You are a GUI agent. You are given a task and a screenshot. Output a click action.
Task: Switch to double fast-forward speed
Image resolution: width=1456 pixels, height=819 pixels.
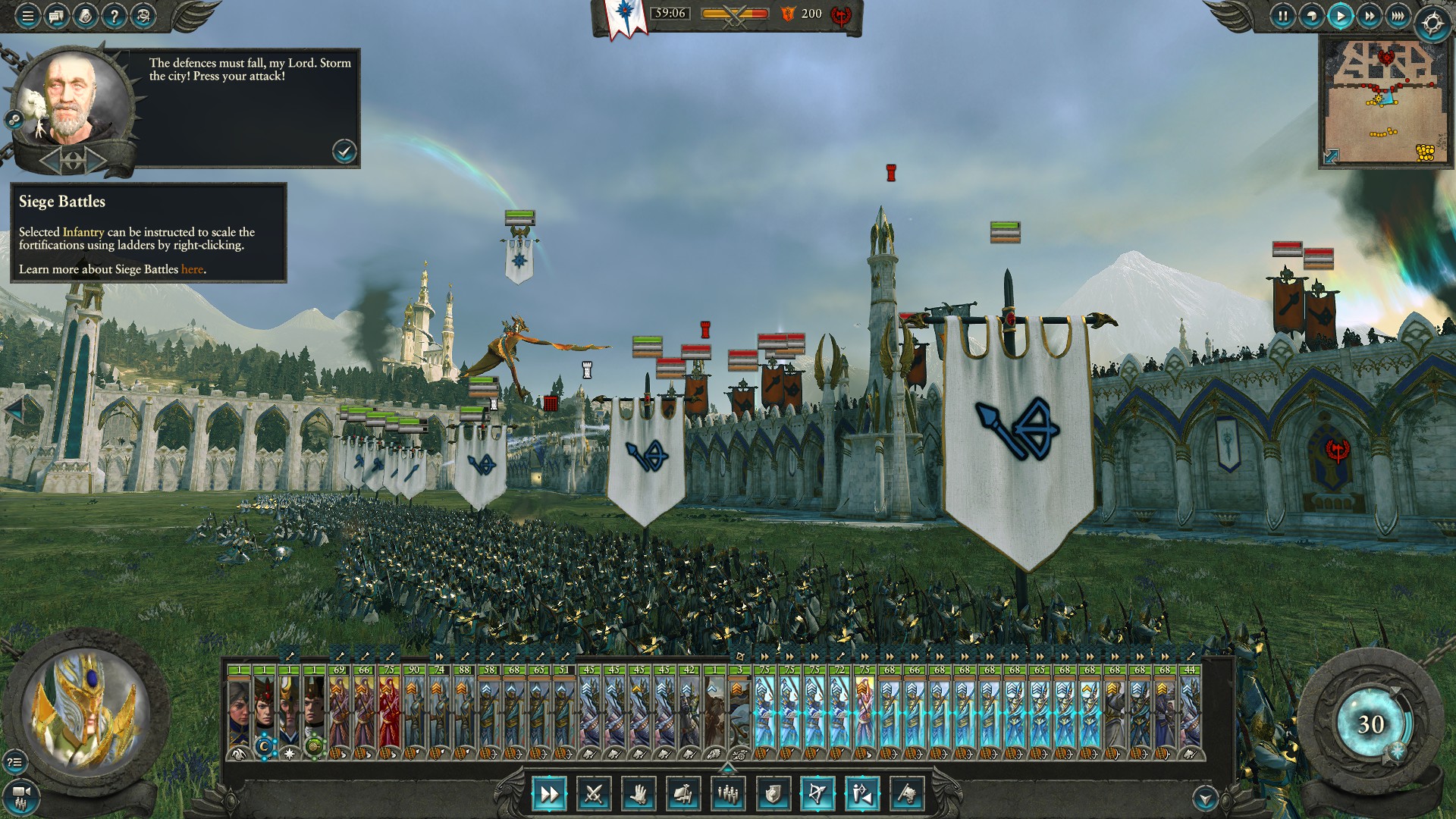[1369, 15]
